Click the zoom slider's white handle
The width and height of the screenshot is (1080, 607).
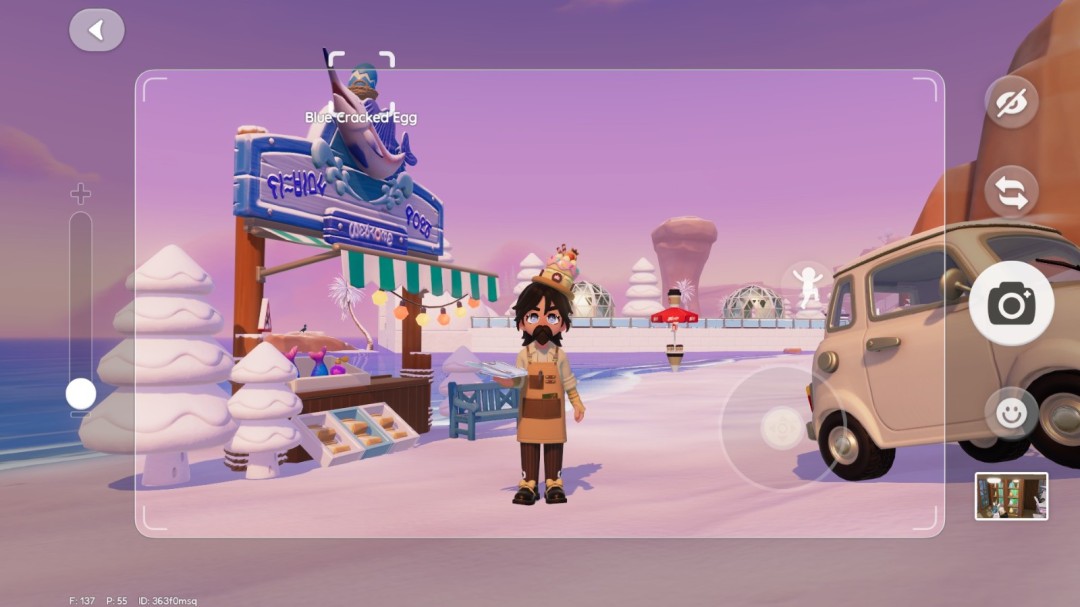[81, 394]
